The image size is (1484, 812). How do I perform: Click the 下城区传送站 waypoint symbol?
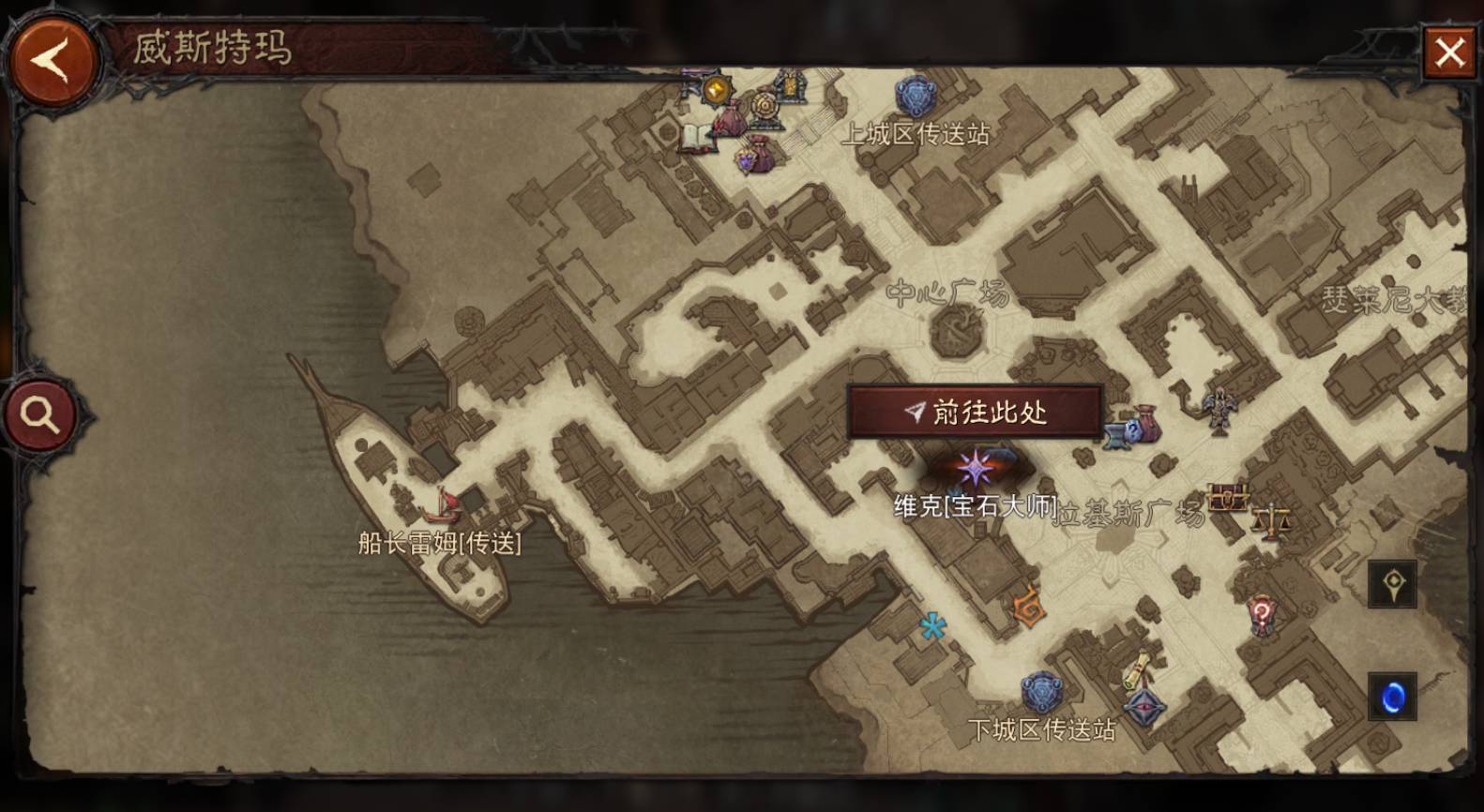click(x=1043, y=693)
